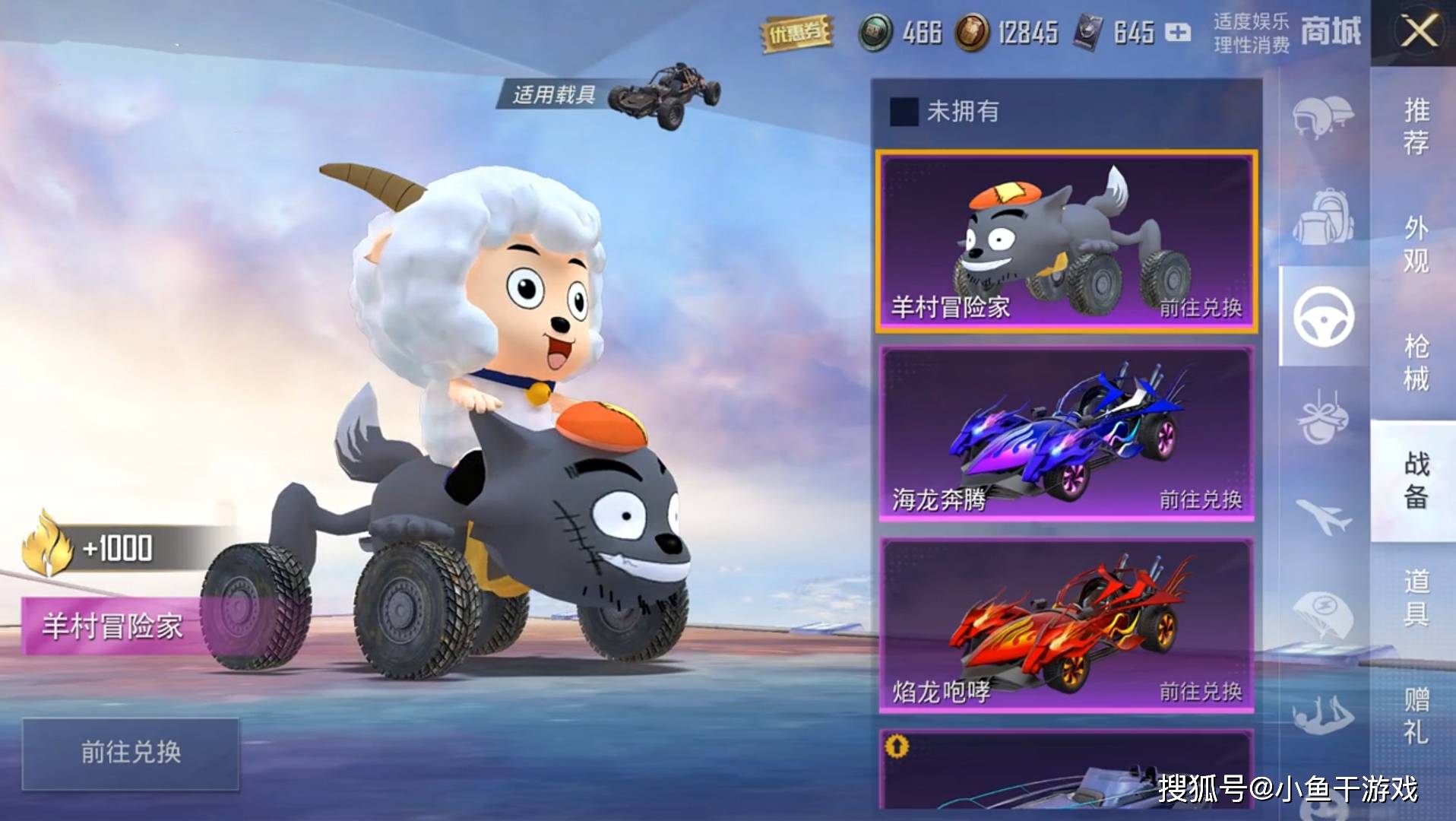Select the partially visible boat card
Viewport: 1456px width, 821px height.
(1066, 772)
